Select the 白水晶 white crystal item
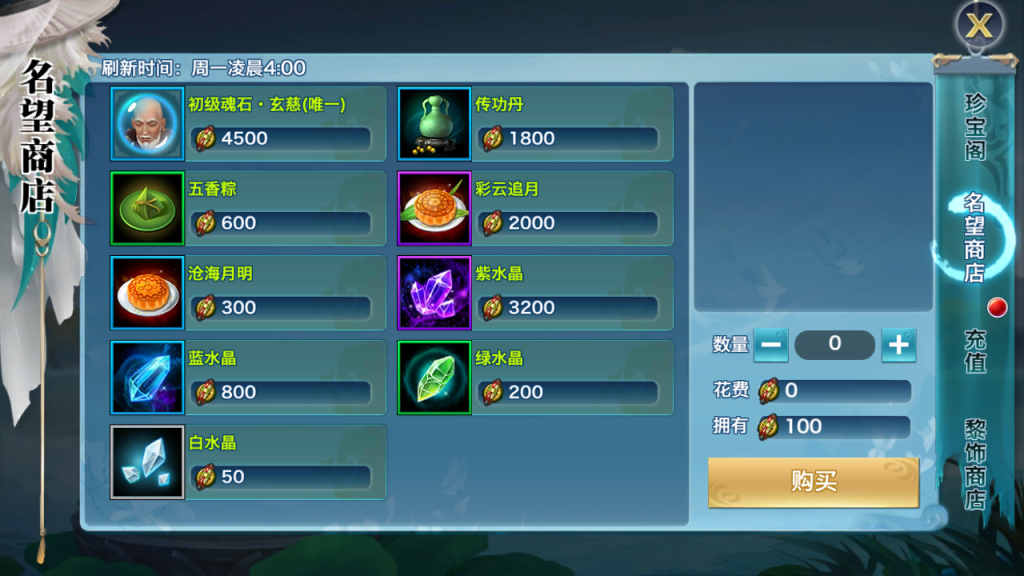Image resolution: width=1024 pixels, height=576 pixels. [x=148, y=462]
